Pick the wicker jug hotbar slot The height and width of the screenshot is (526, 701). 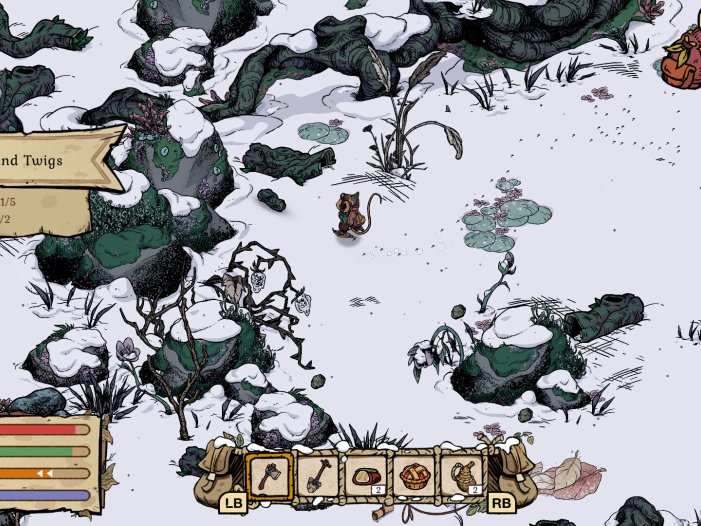[461, 476]
